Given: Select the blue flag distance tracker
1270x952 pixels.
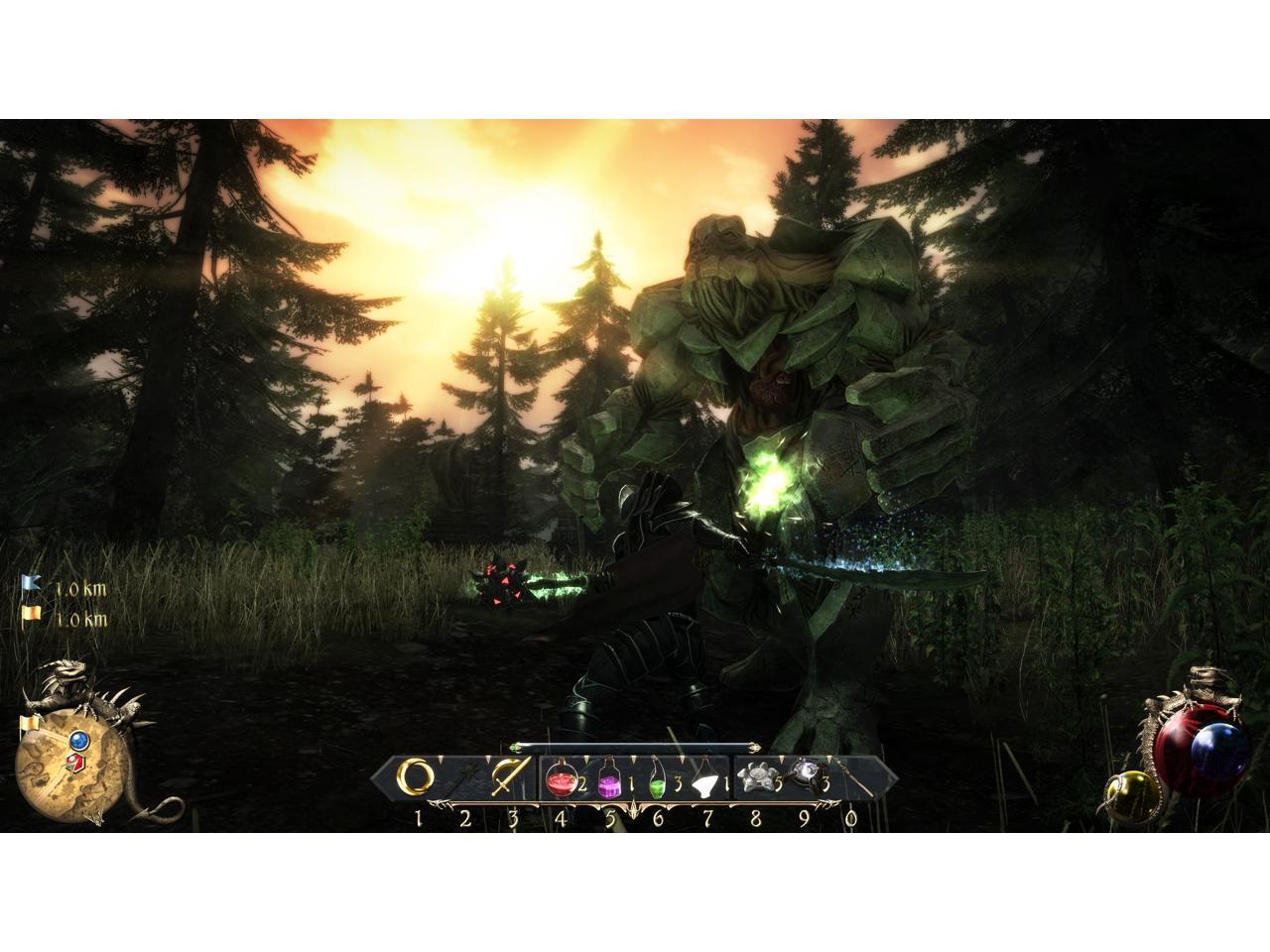Looking at the screenshot, I should coord(31,587).
